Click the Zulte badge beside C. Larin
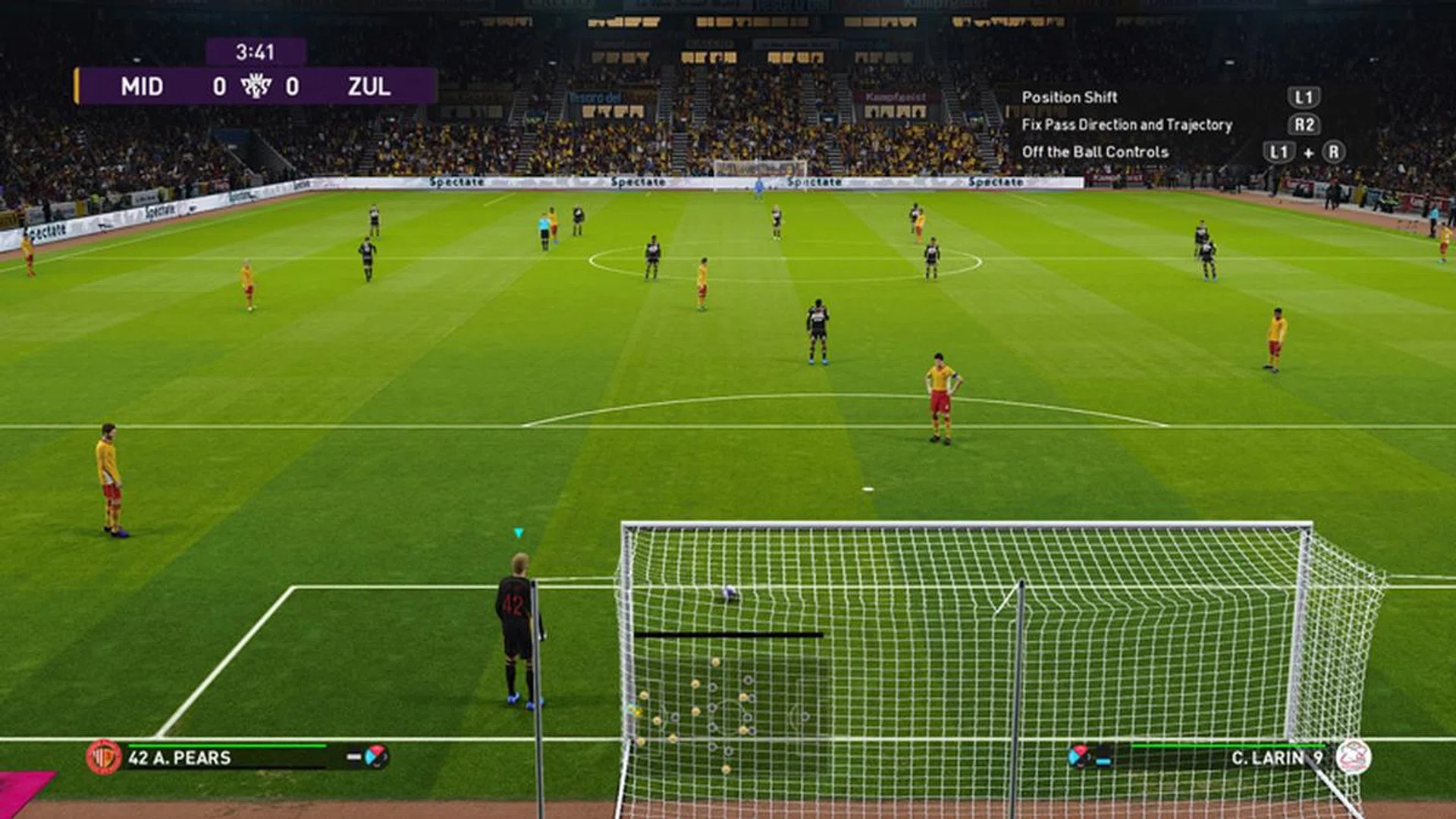 click(x=1354, y=758)
